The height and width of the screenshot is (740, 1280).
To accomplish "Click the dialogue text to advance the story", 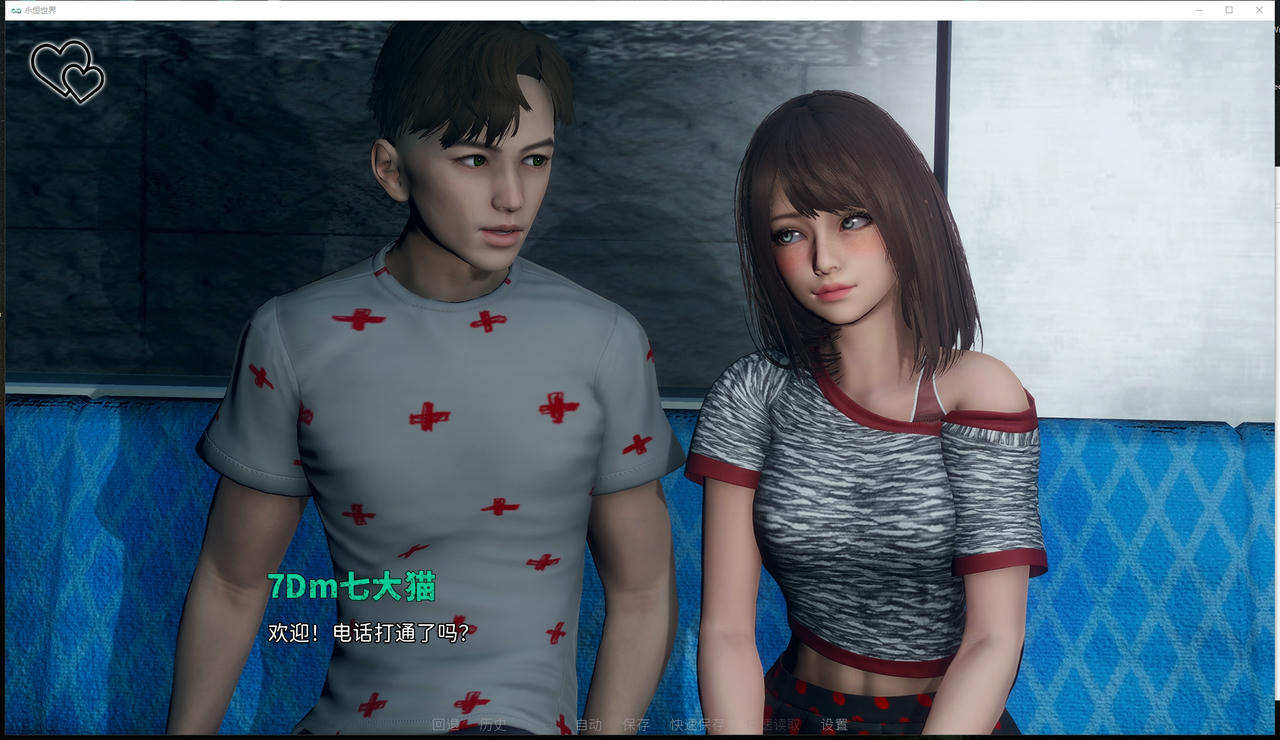I will click(368, 631).
